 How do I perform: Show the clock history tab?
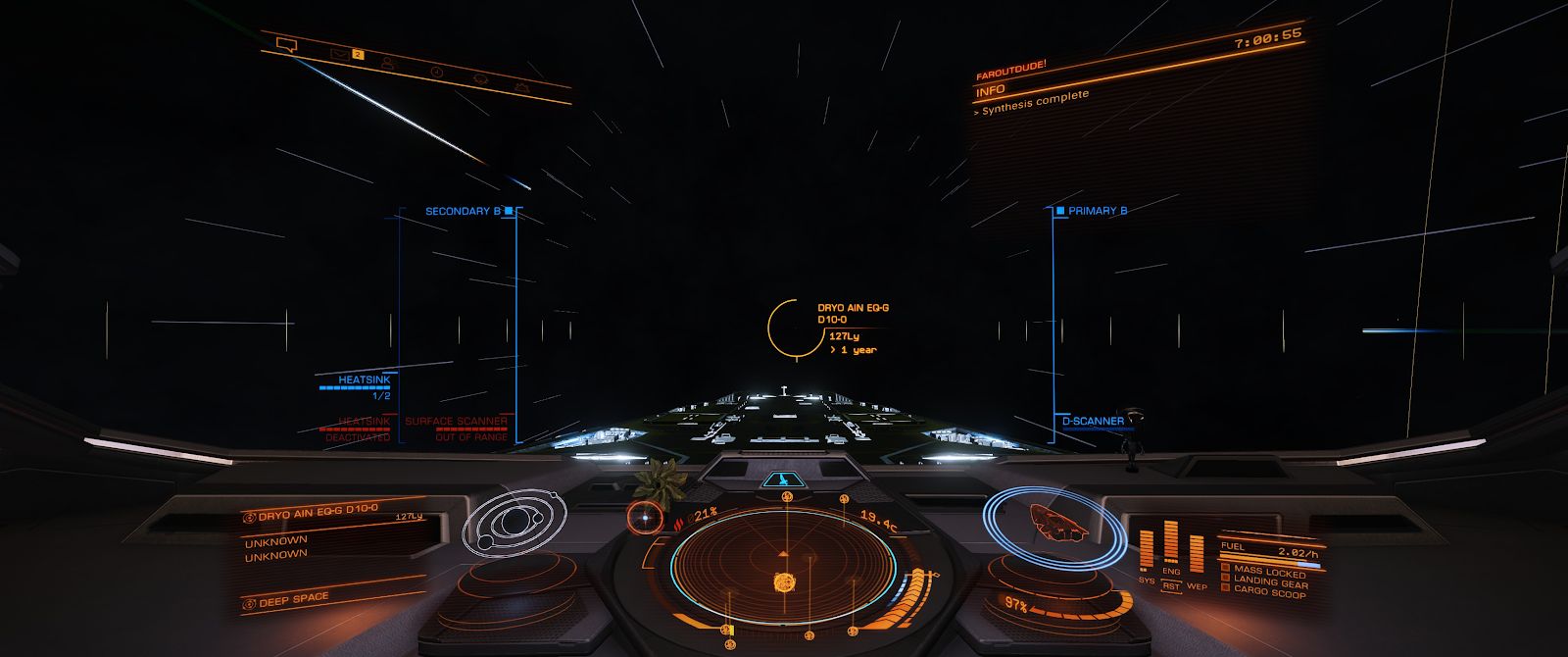click(437, 72)
